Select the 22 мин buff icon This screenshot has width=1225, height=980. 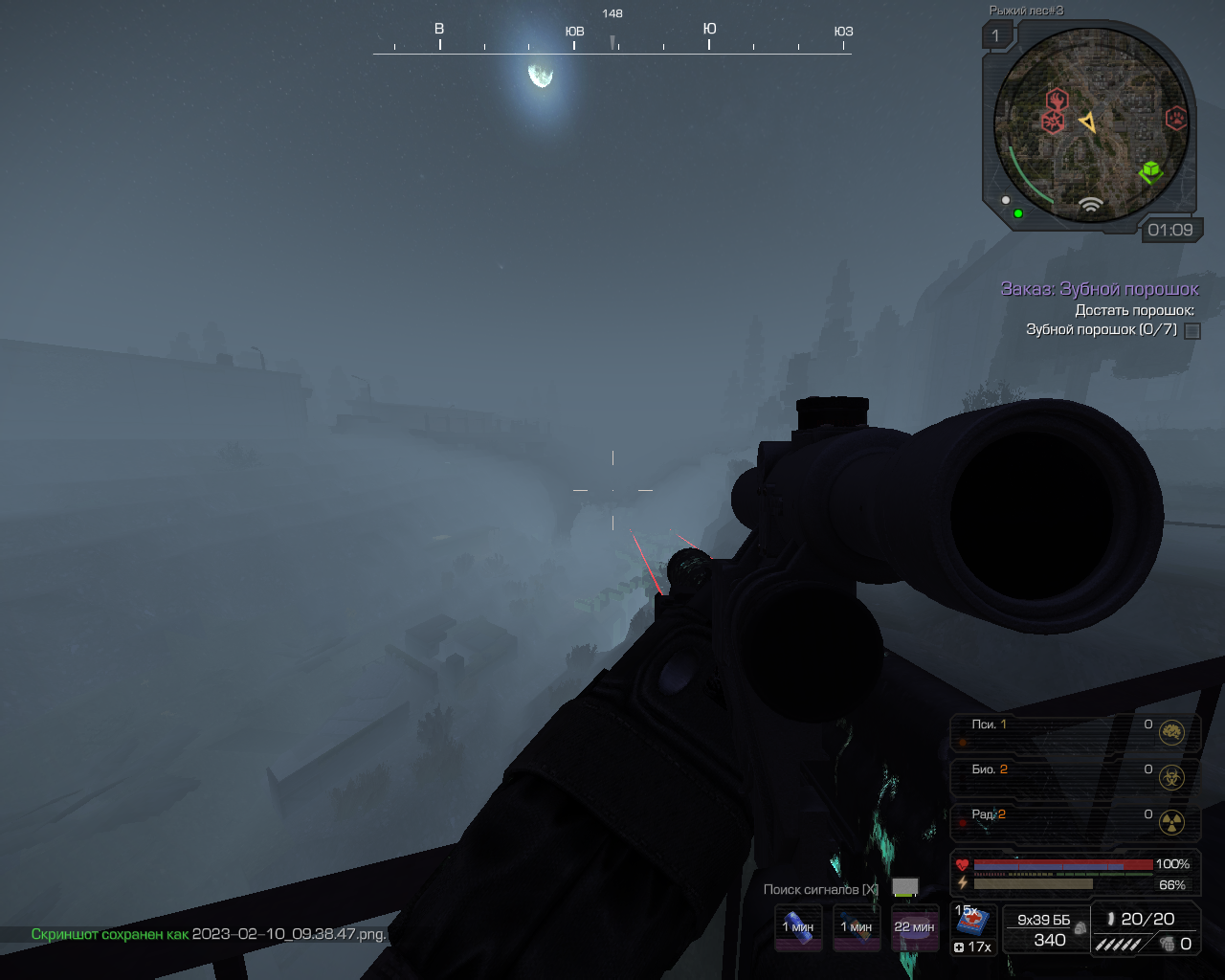914,927
